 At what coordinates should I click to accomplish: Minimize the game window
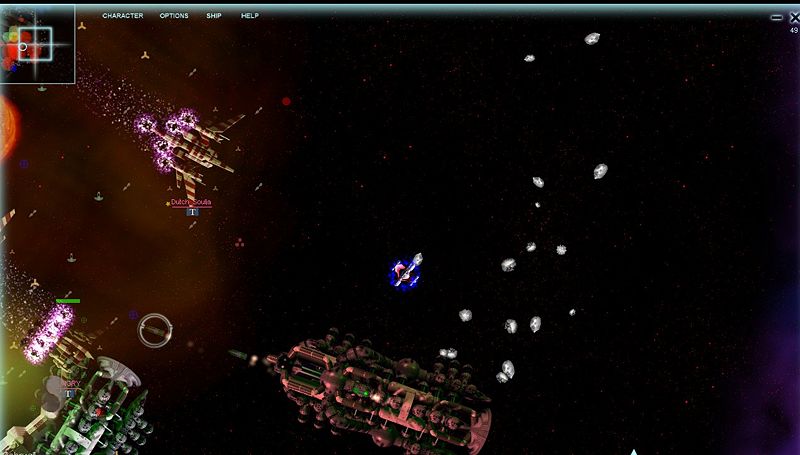tap(777, 18)
